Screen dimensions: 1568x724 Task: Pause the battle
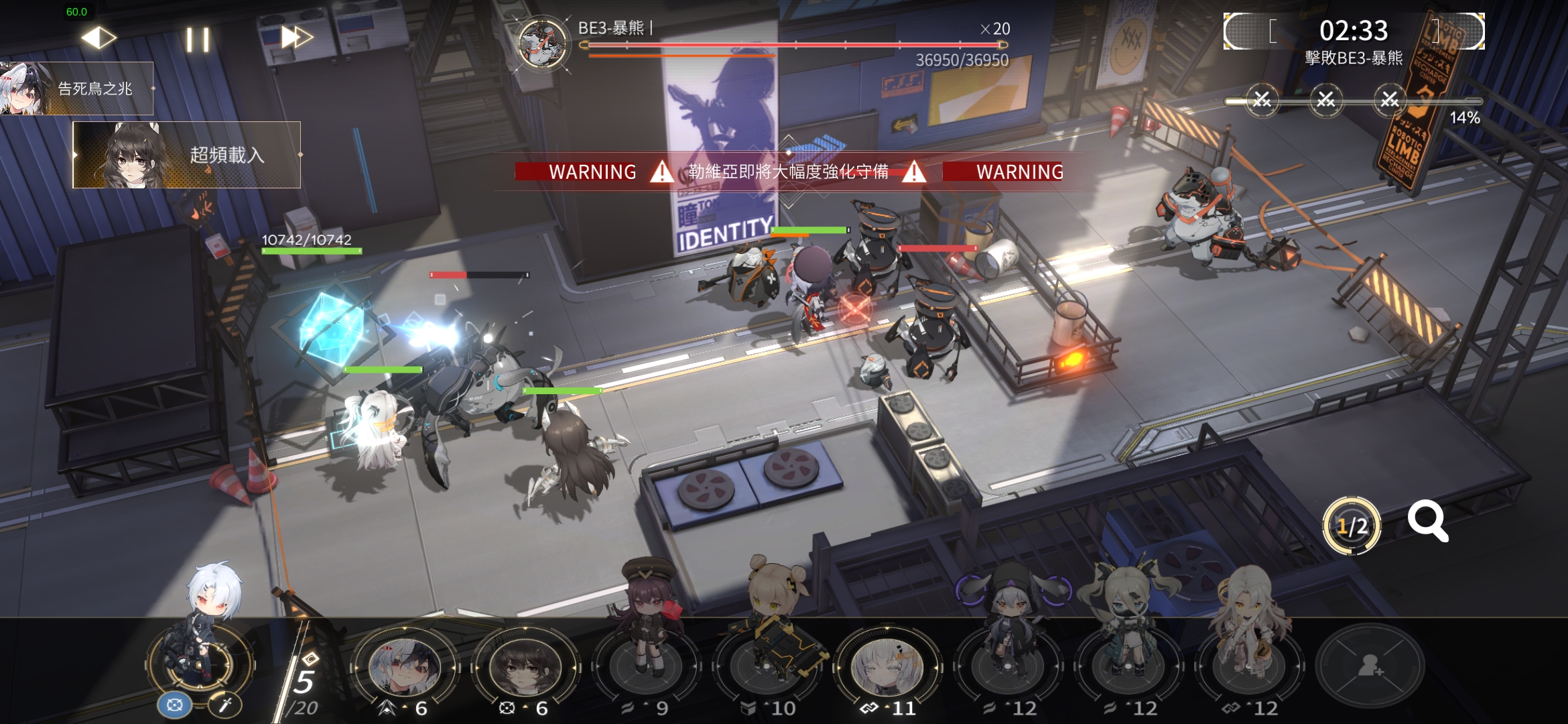pyautogui.click(x=198, y=40)
